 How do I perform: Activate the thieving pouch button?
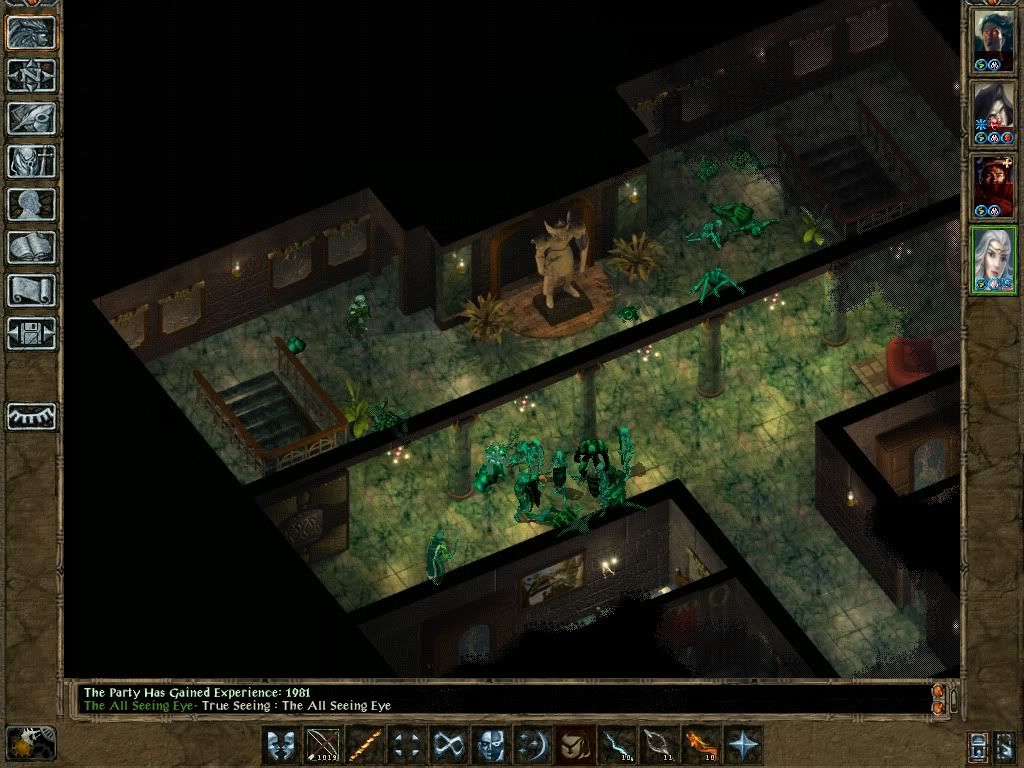[572, 745]
